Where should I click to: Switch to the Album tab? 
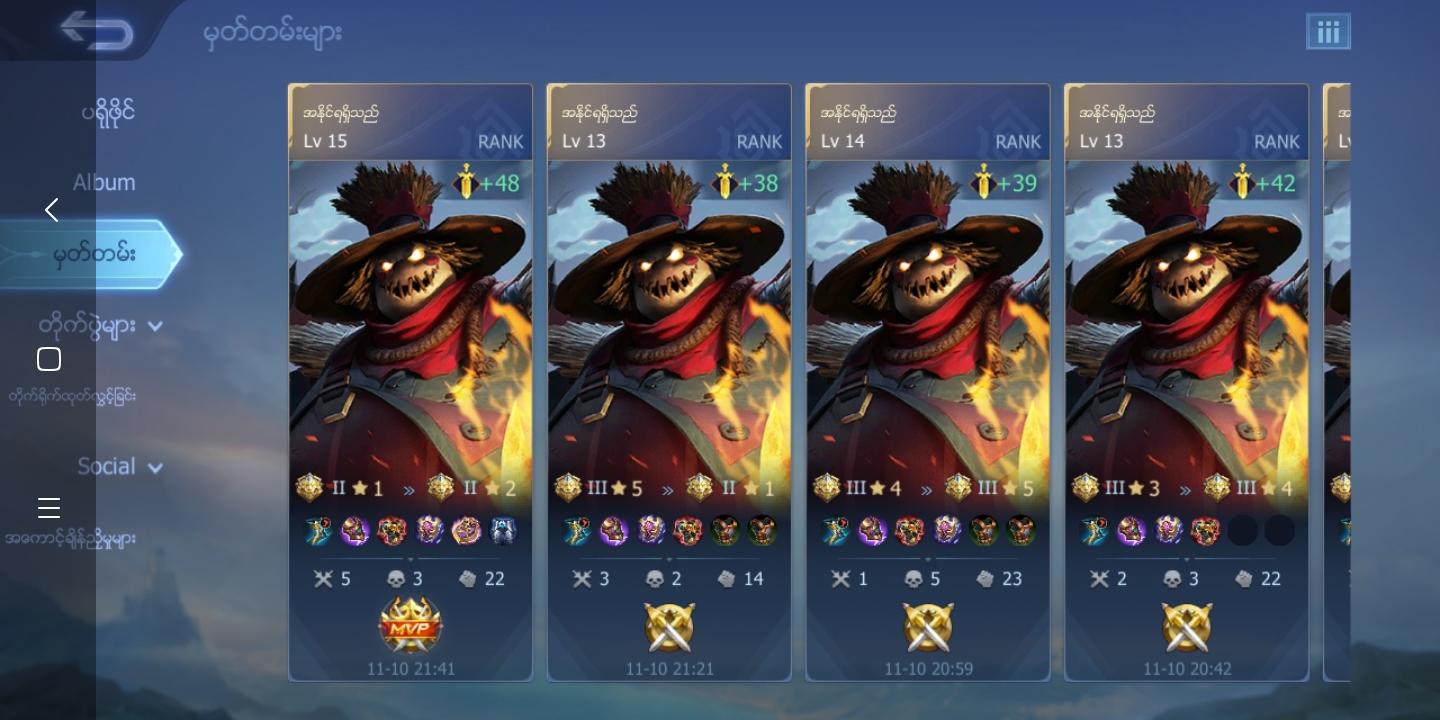pos(104,182)
